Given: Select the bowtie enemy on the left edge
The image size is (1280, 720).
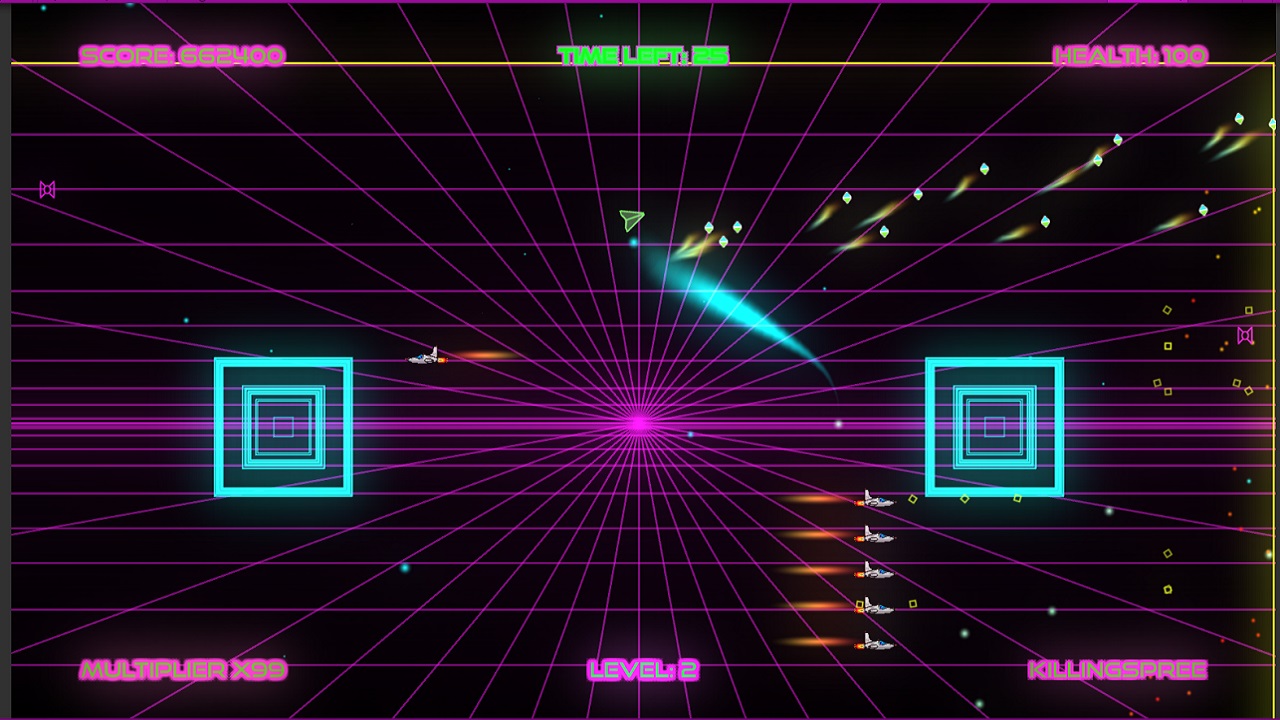Looking at the screenshot, I should (x=46, y=189).
